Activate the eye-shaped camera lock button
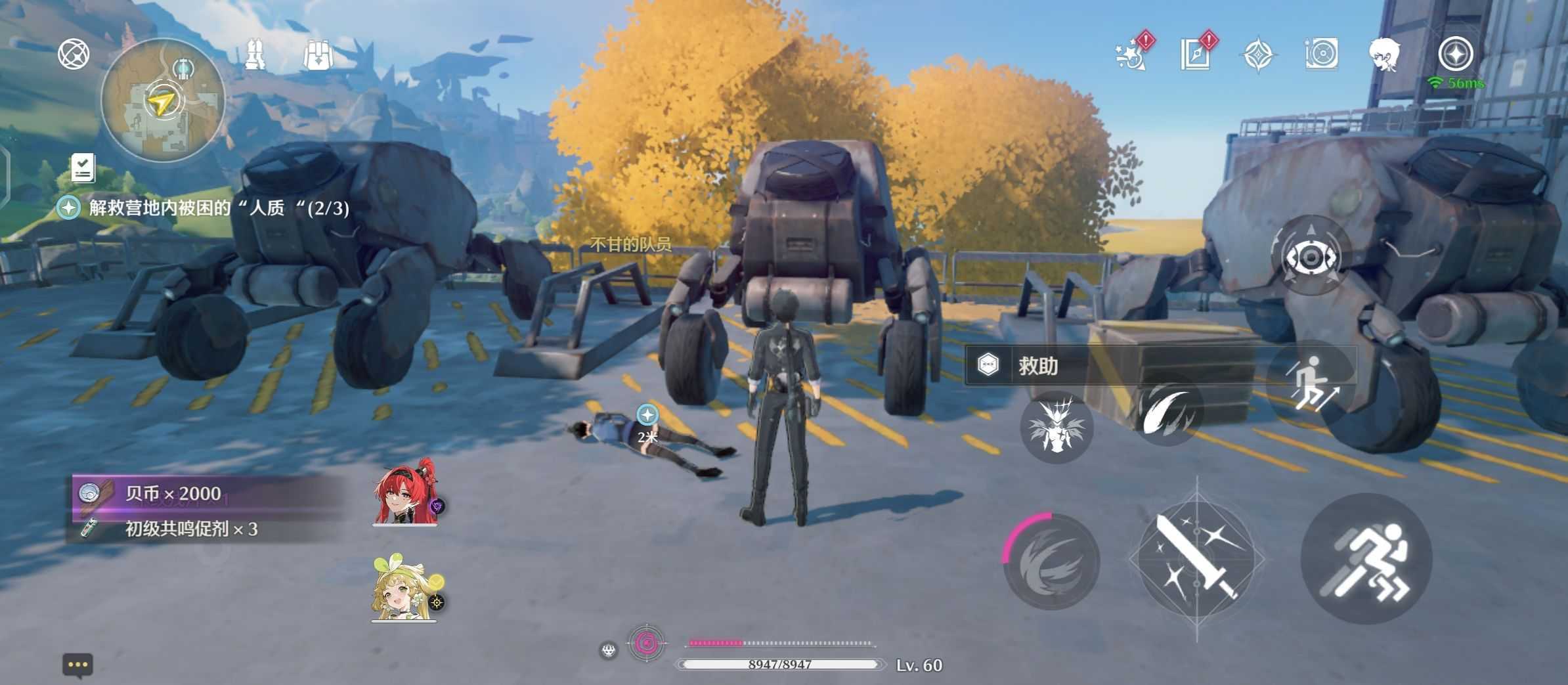The height and width of the screenshot is (685, 1568). coord(1311,256)
